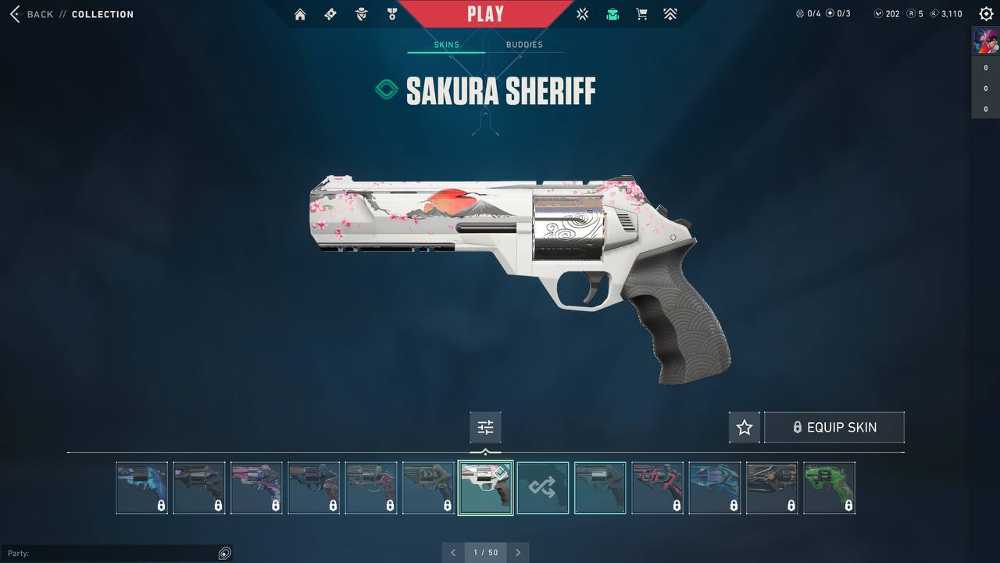Screen dimensions: 1000x563
Task: Open the Home icon in top navigation
Action: pyautogui.click(x=300, y=14)
